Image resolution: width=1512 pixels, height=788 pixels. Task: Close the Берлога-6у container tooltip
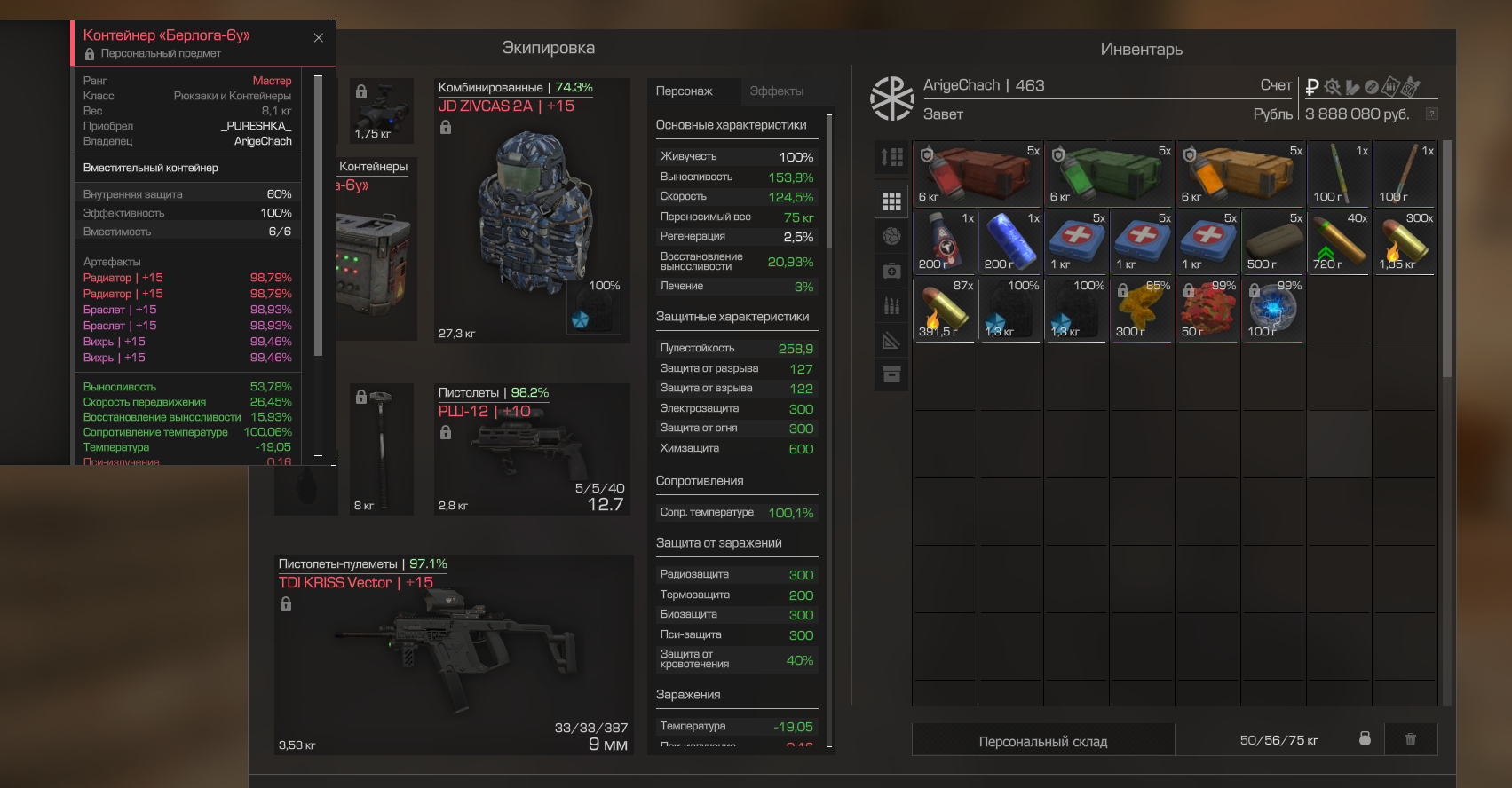[319, 38]
